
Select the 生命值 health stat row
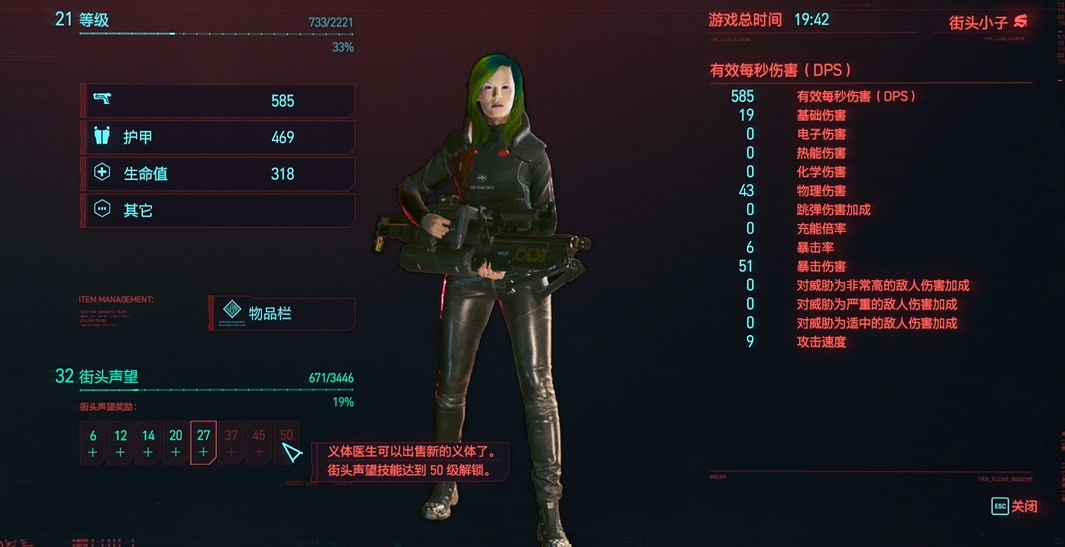217,174
